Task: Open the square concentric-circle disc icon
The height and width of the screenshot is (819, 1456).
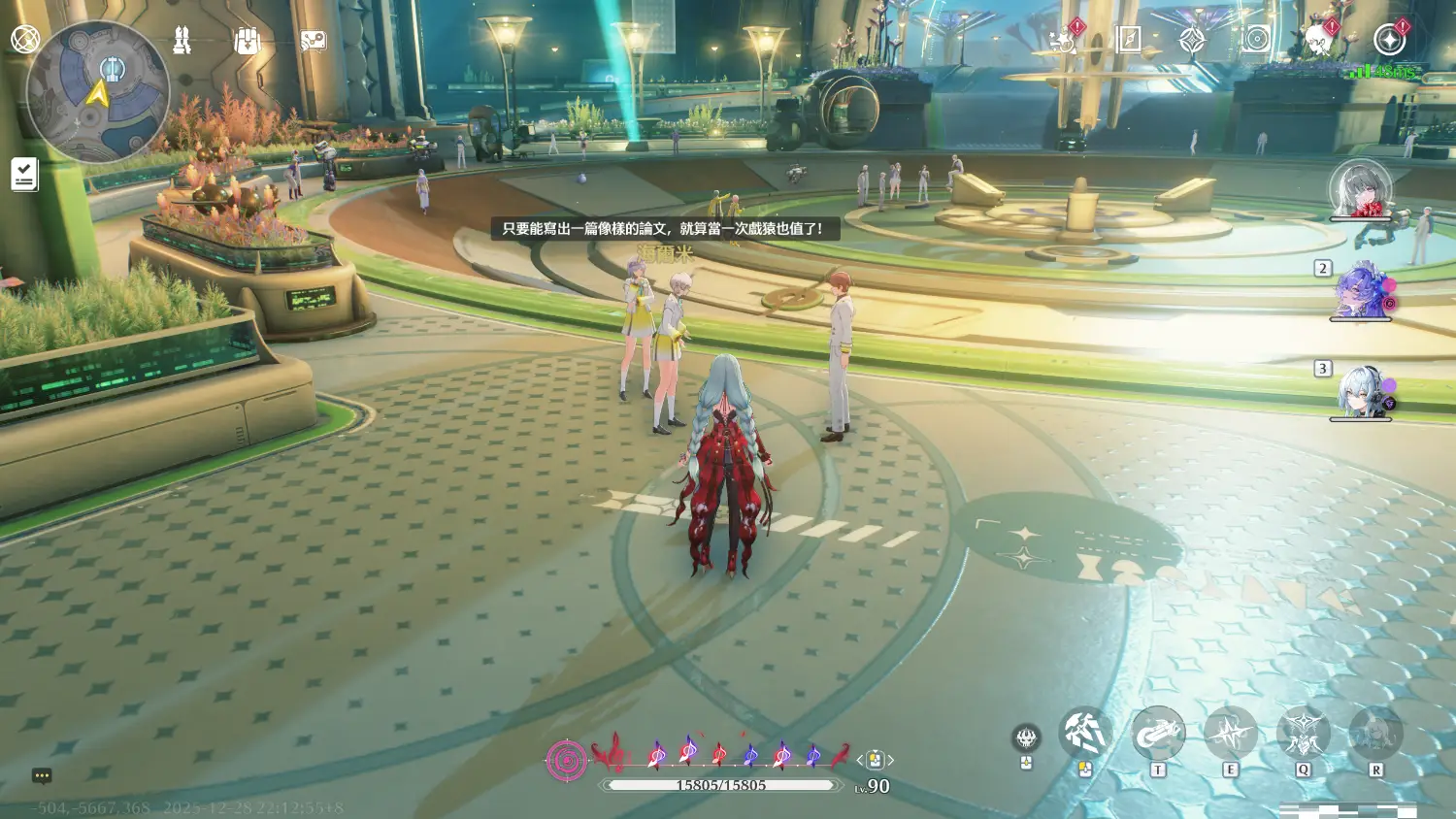Action: point(1256,39)
